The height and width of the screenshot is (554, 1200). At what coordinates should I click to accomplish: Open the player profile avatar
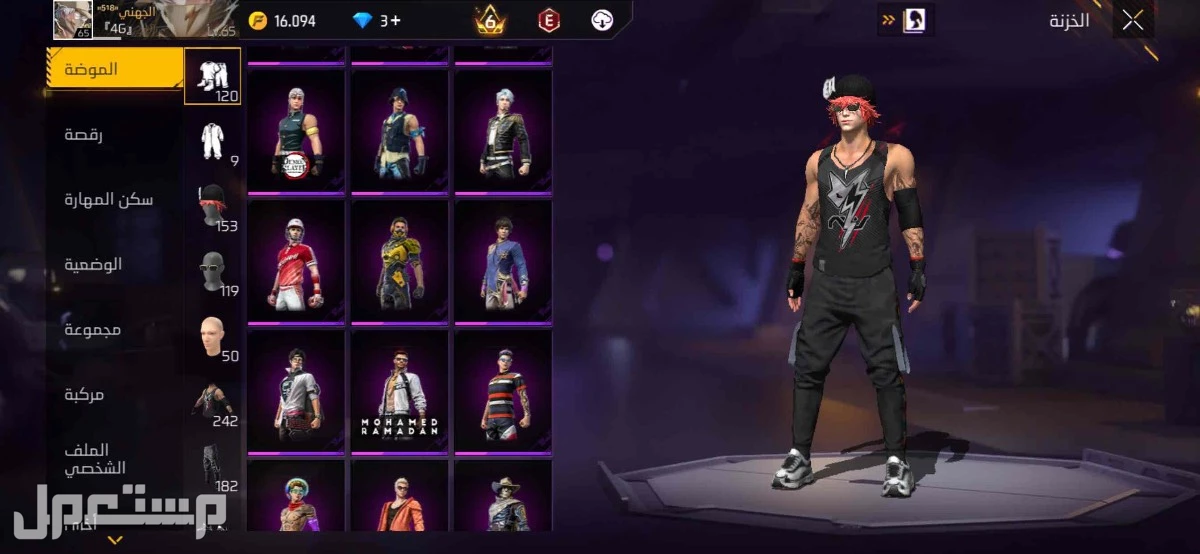[x=72, y=19]
